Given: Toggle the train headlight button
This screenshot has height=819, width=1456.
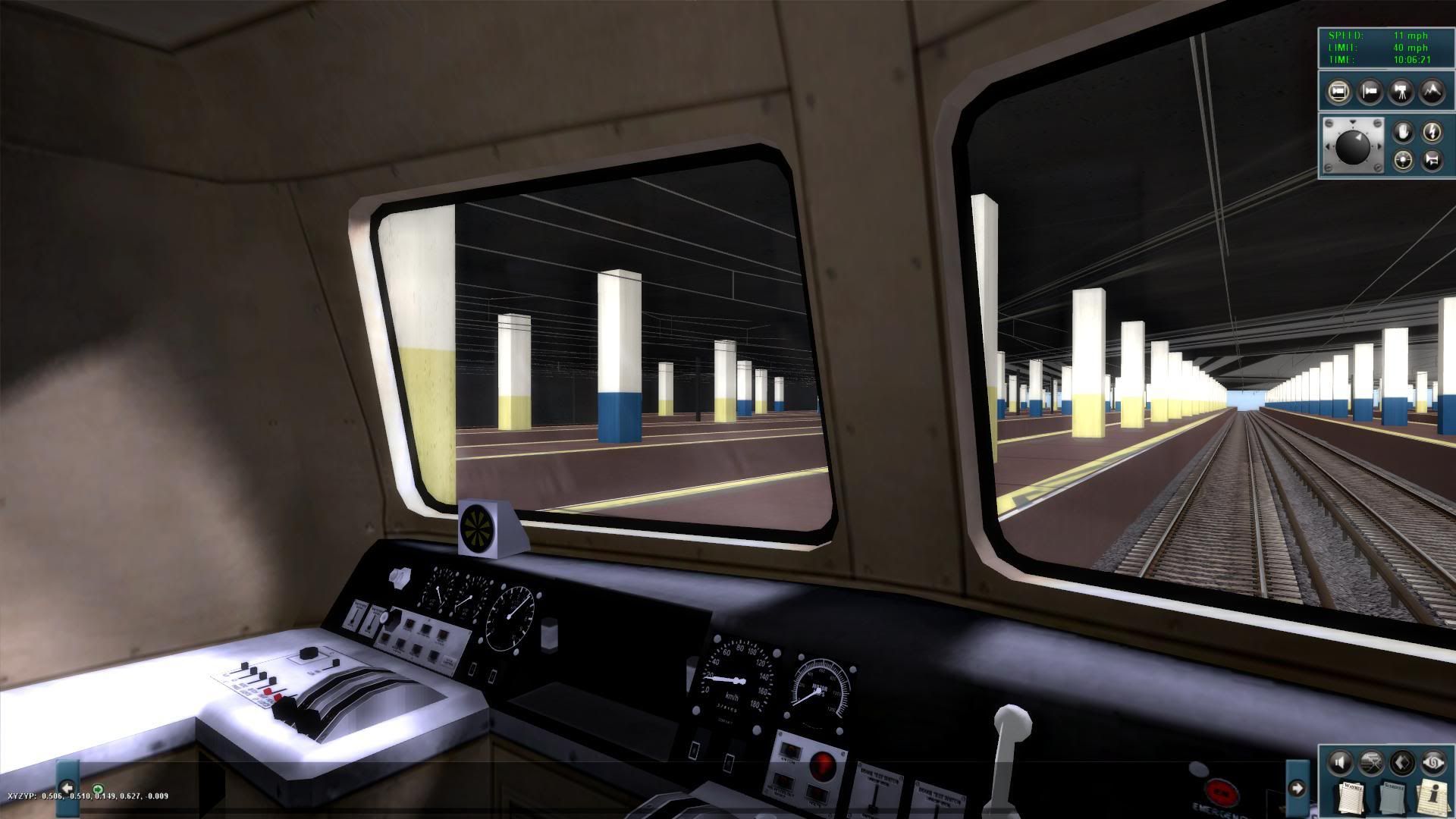Looking at the screenshot, I should click(x=1403, y=160).
